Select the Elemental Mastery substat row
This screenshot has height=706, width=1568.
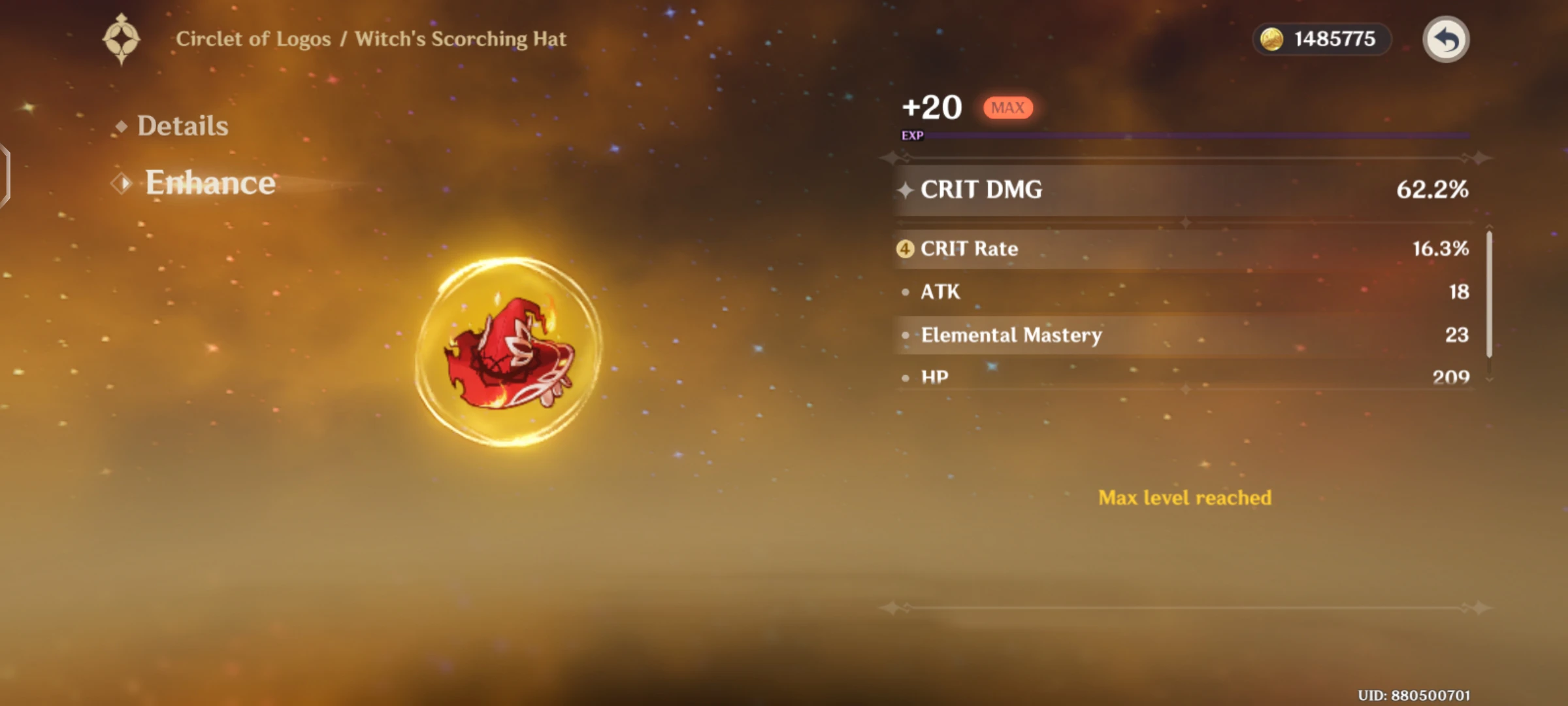[x=1176, y=335]
